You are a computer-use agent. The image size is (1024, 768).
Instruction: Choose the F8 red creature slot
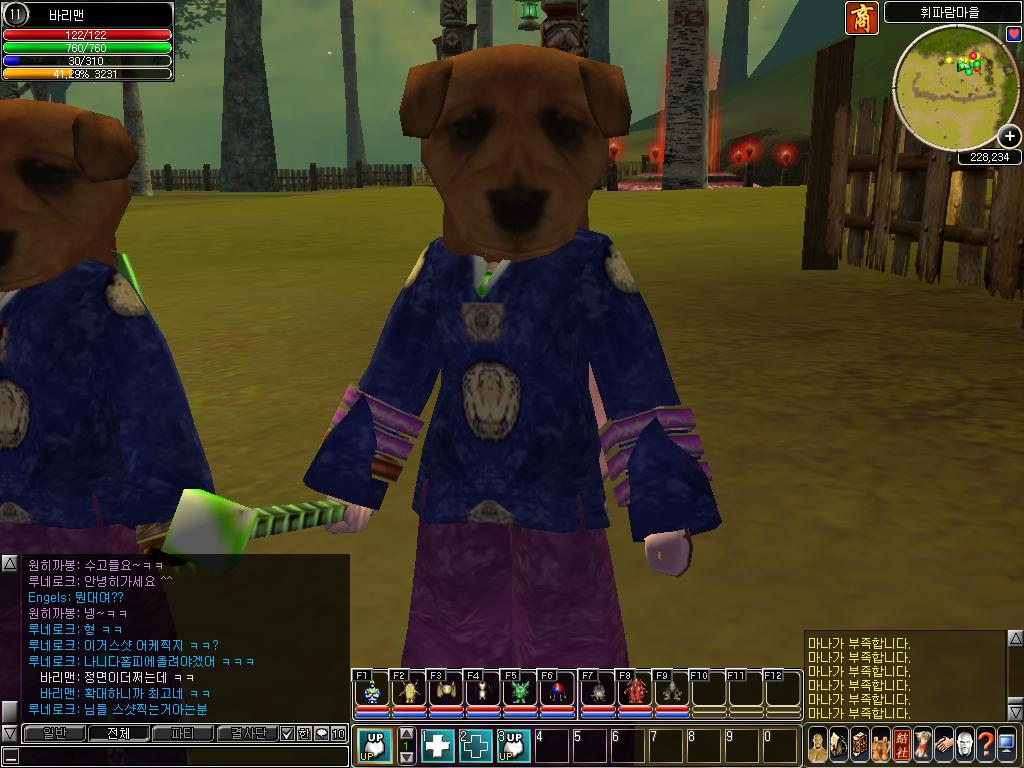coord(634,691)
